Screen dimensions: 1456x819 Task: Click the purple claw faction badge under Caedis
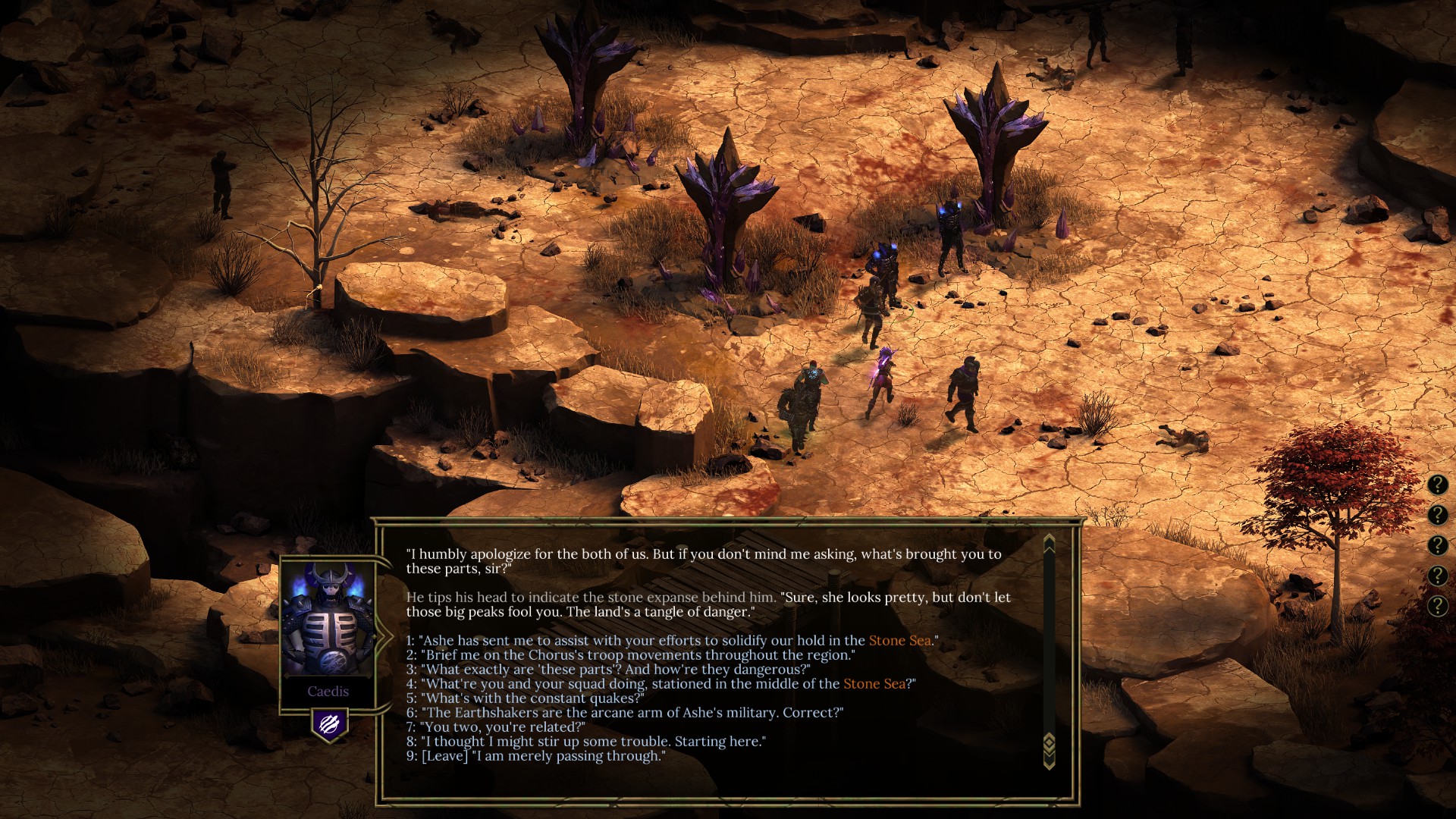329,725
